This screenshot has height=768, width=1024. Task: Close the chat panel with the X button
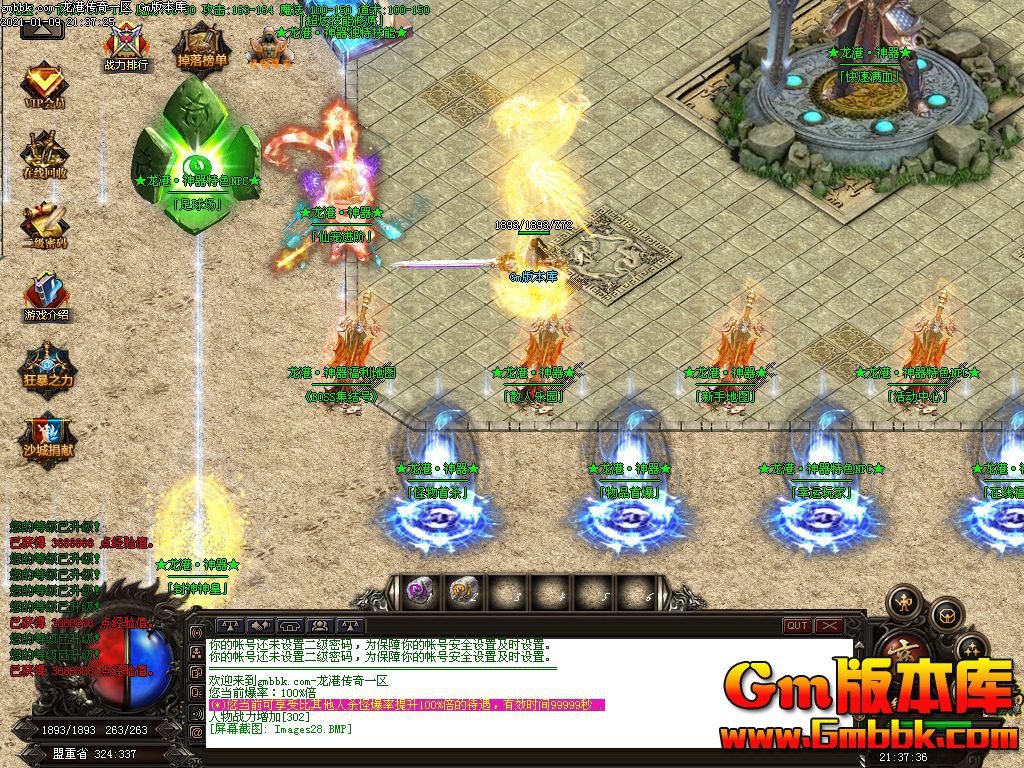pos(830,626)
